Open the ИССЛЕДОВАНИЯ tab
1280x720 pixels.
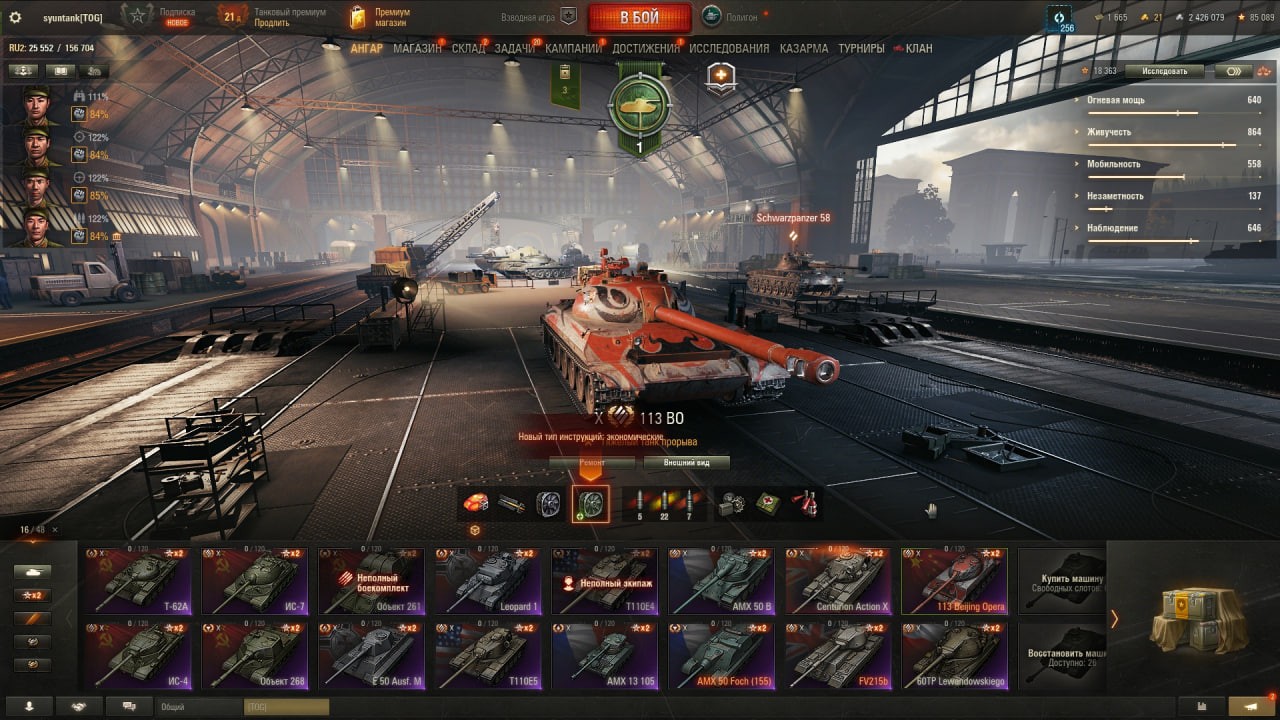(729, 48)
